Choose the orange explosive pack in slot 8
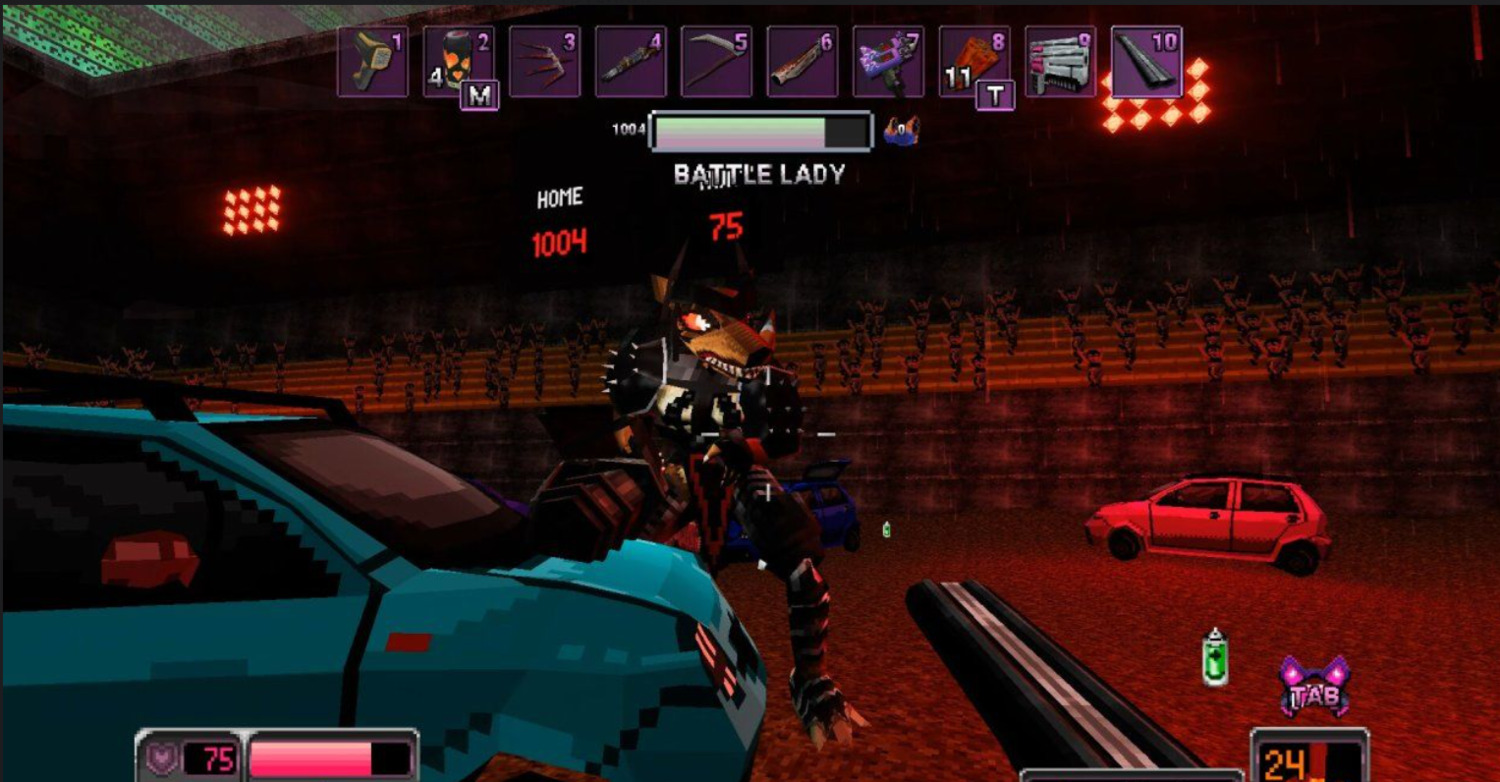The width and height of the screenshot is (1500, 782). click(x=974, y=62)
